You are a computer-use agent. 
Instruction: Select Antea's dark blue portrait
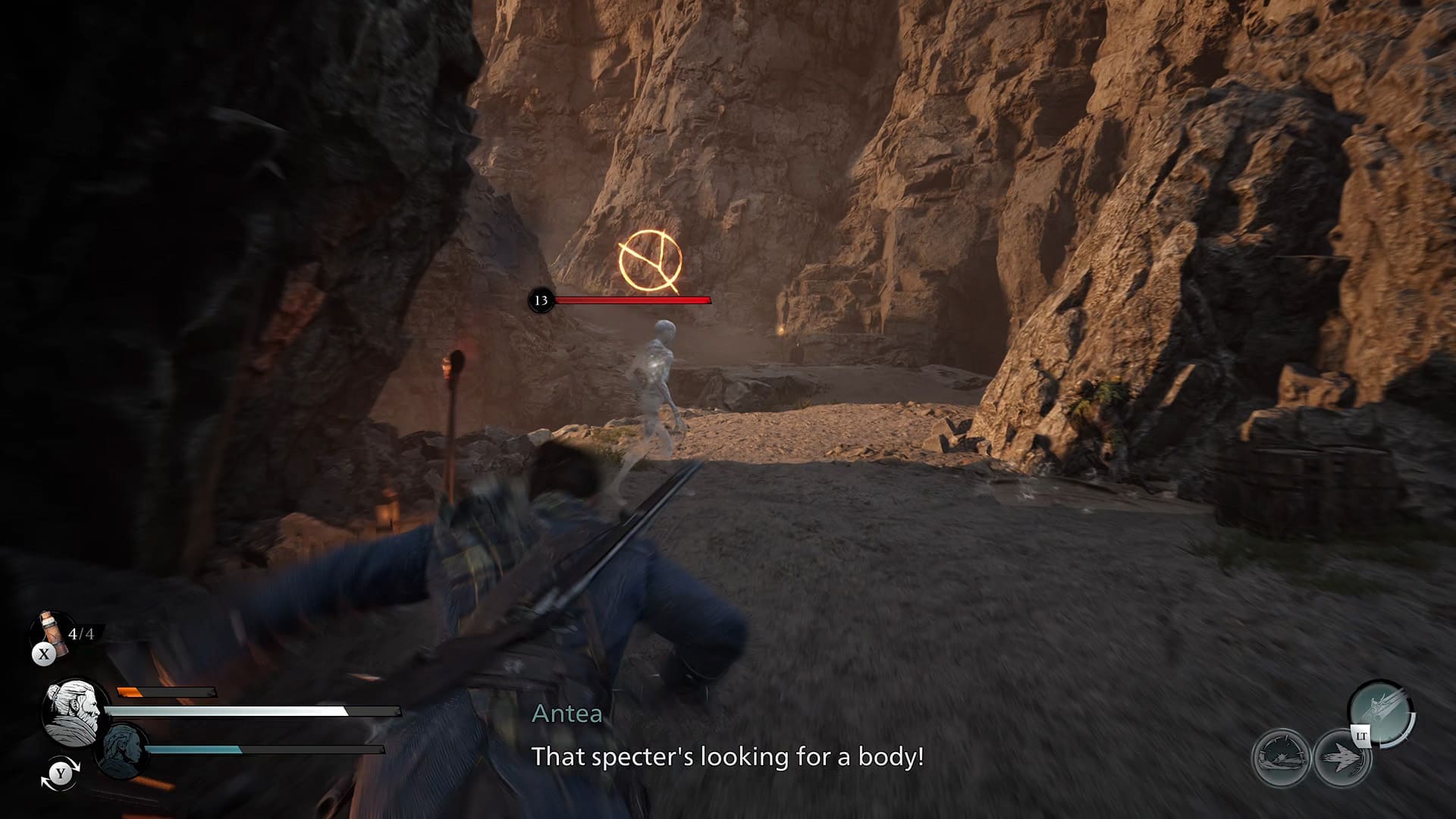(x=123, y=751)
